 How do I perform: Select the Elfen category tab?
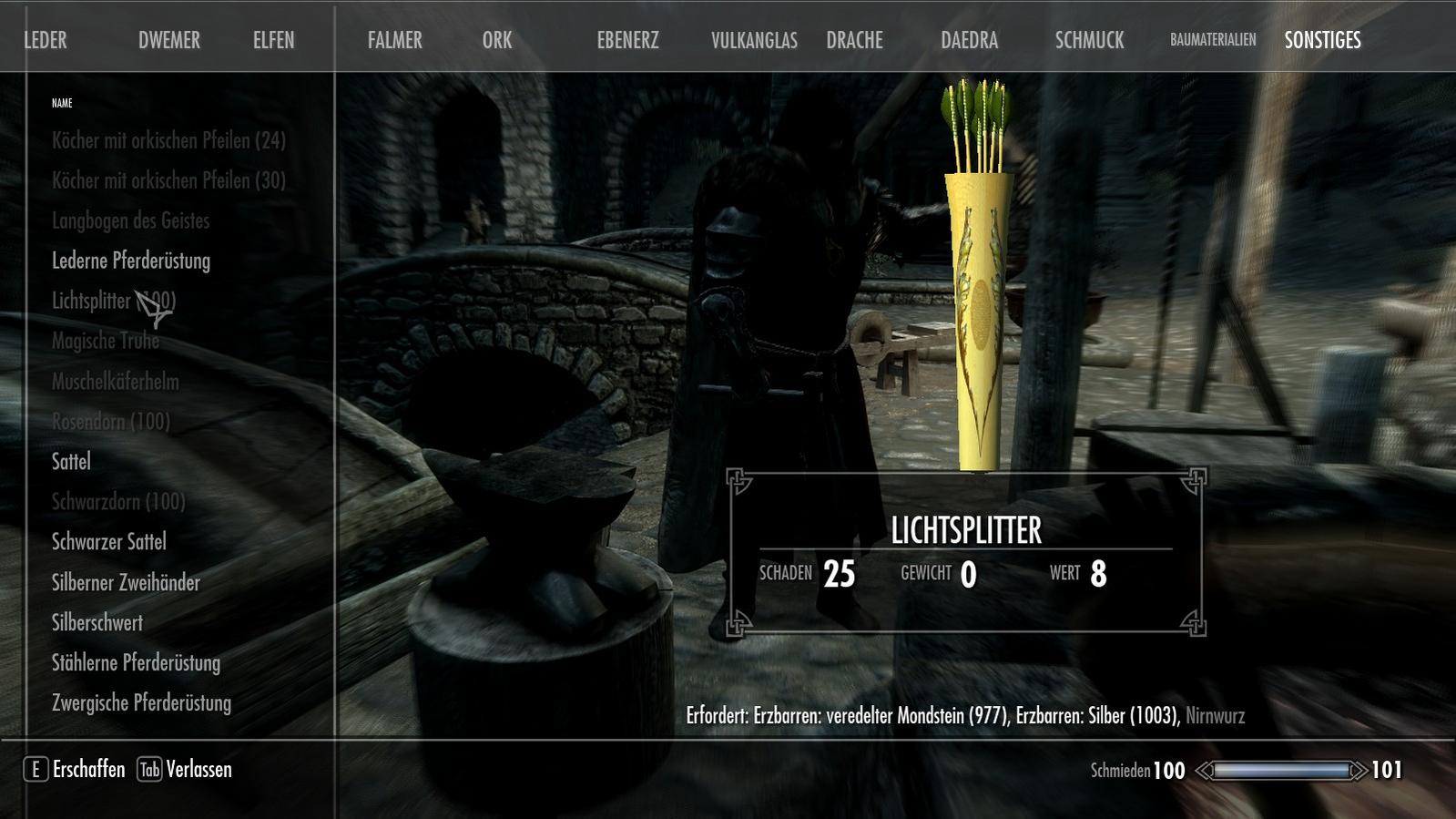[273, 40]
